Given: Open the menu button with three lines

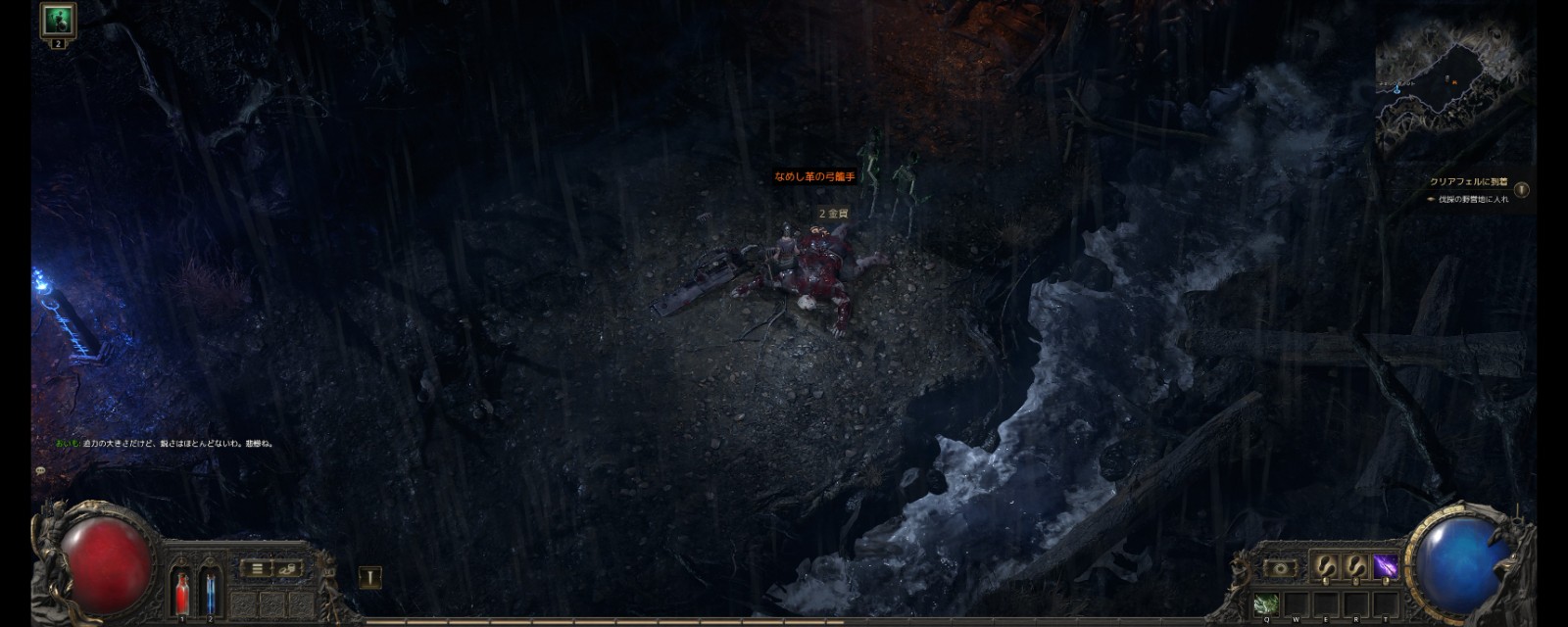Looking at the screenshot, I should pos(257,568).
